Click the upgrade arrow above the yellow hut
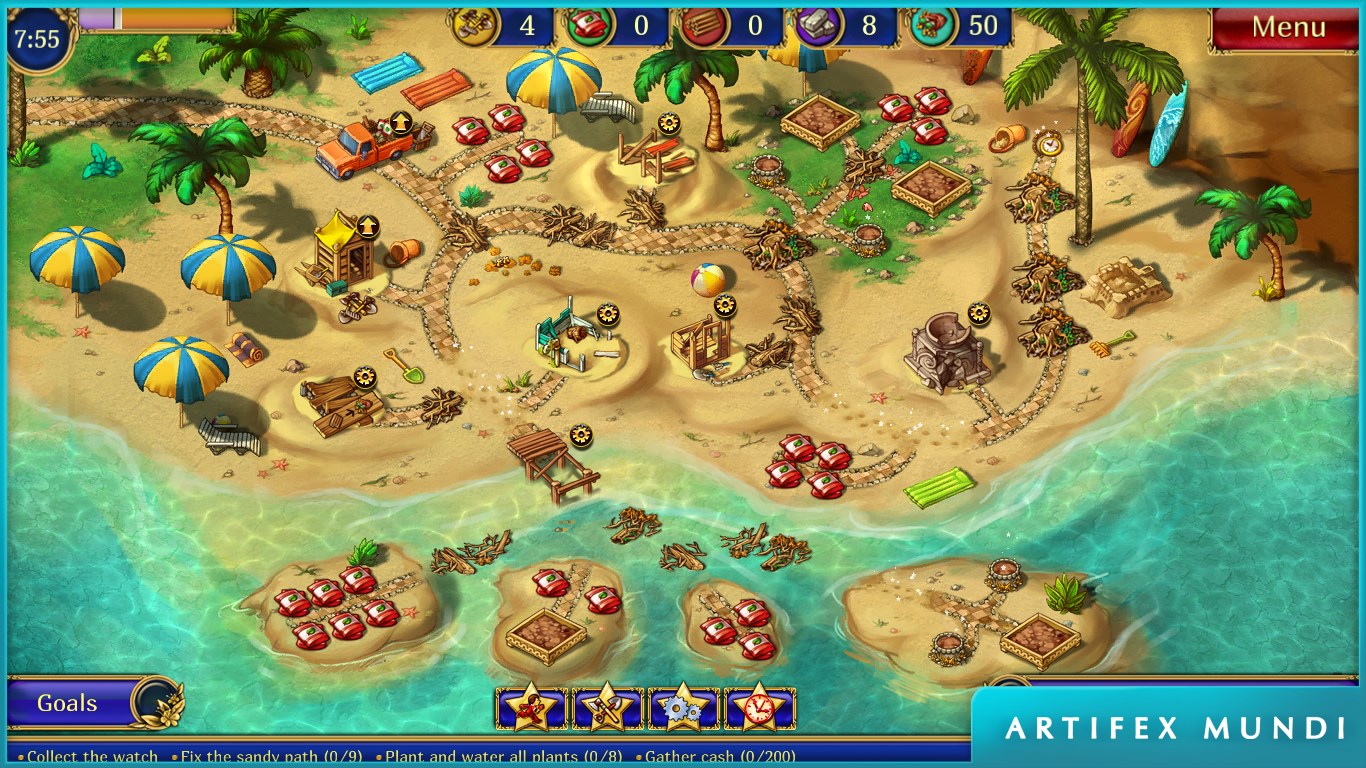Image resolution: width=1366 pixels, height=768 pixels. (367, 227)
